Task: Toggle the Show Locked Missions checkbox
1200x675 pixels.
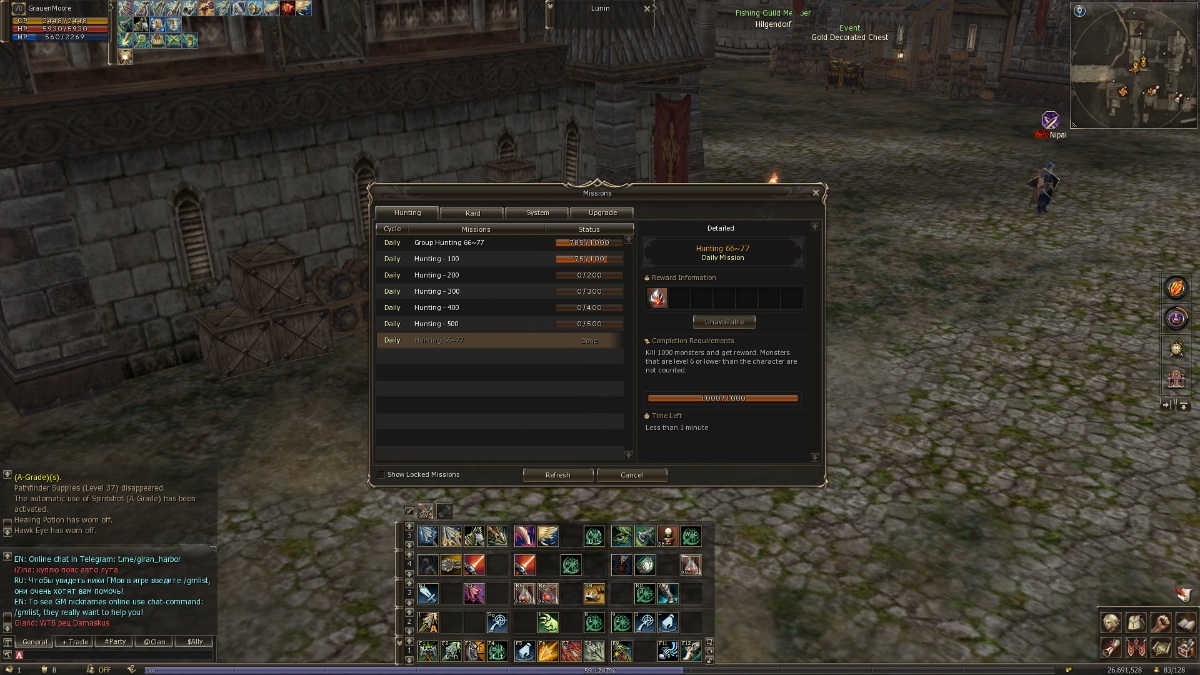Action: [381, 475]
